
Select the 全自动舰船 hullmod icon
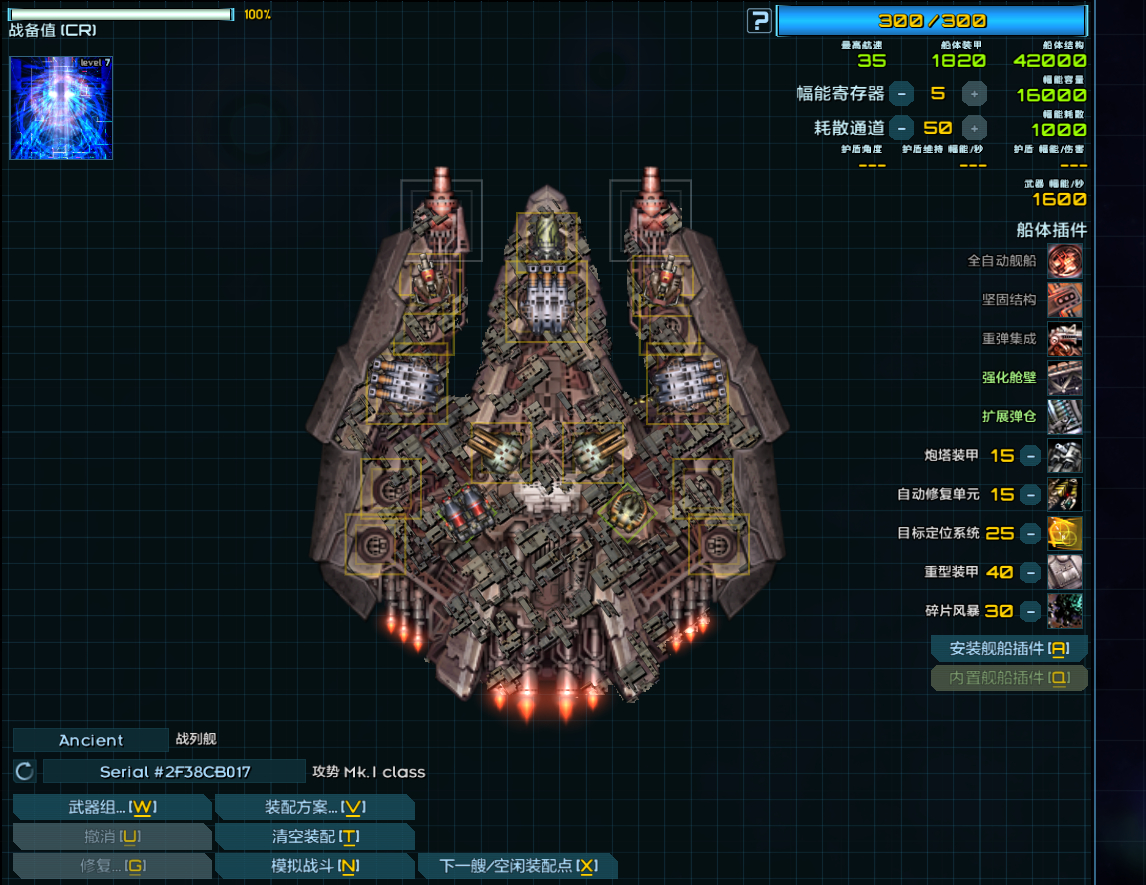1064,261
